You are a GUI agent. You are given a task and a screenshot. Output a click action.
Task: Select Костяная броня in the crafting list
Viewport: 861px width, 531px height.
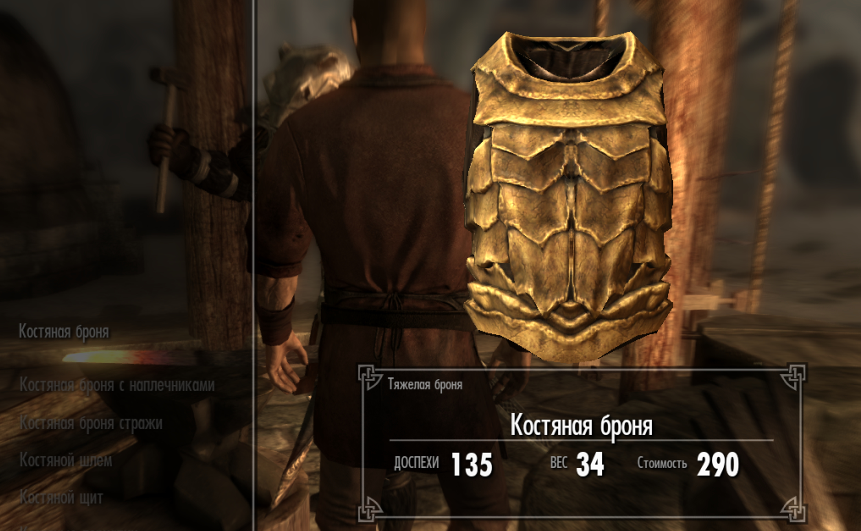[64, 331]
